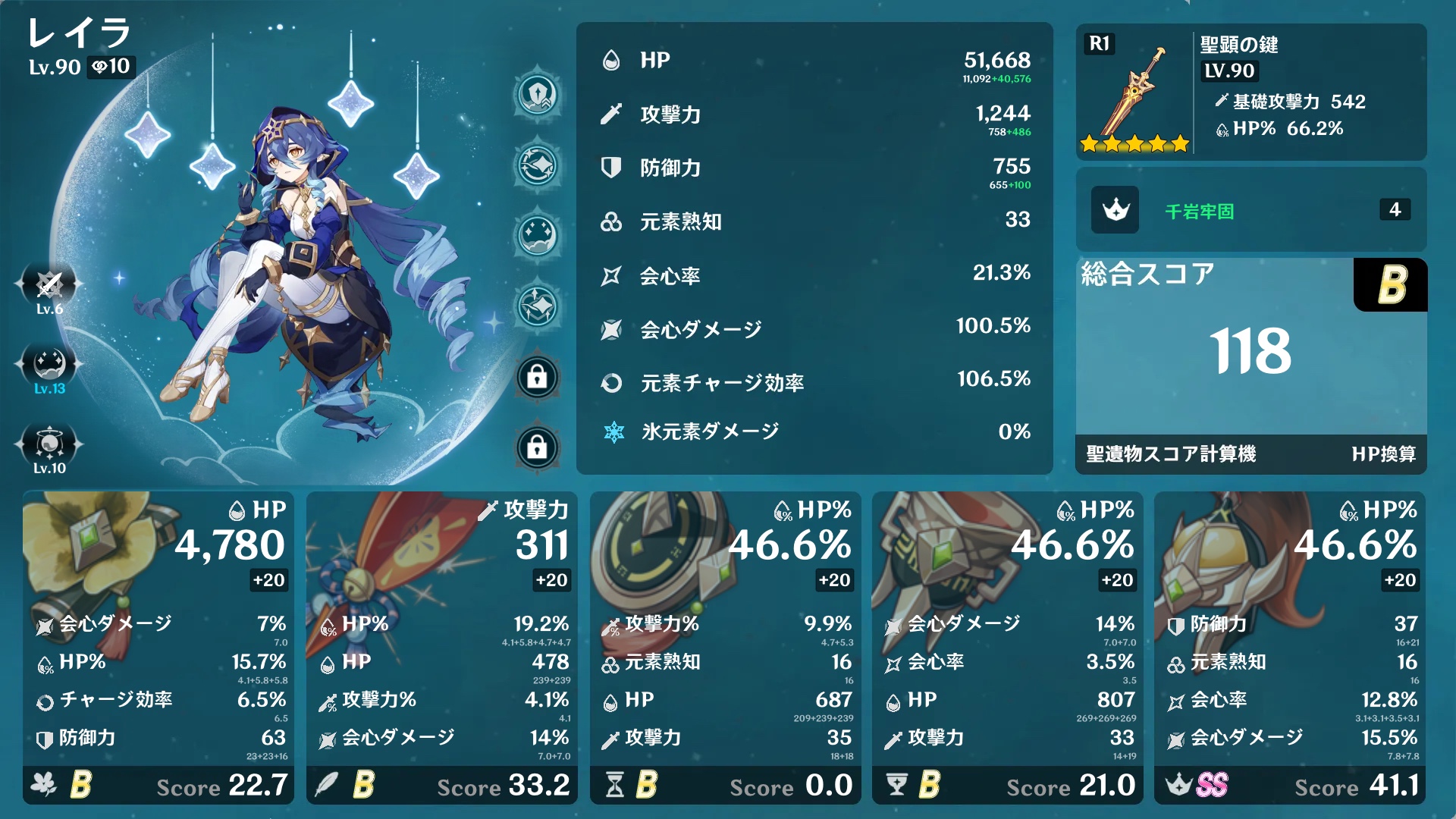This screenshot has height=819, width=1456.
Task: Reveal the bottom locked constellation
Action: point(537,447)
